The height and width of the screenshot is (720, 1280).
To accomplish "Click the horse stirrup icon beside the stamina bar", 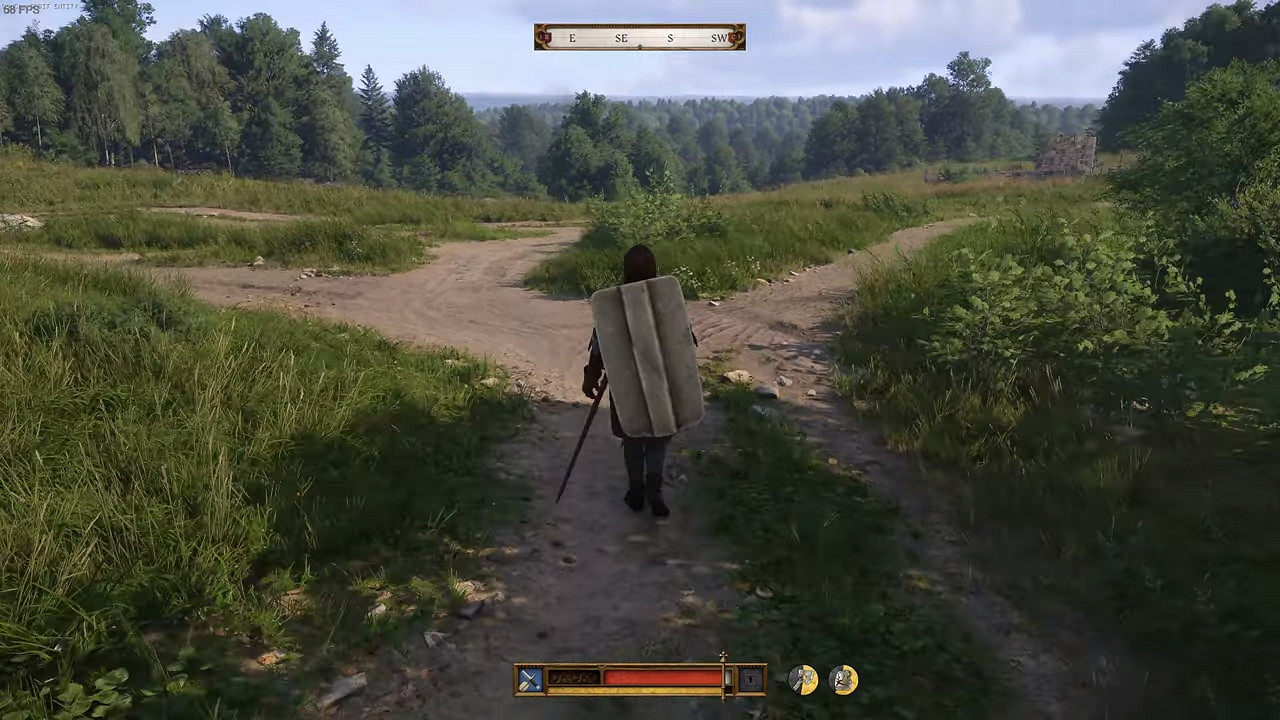I will tap(751, 679).
